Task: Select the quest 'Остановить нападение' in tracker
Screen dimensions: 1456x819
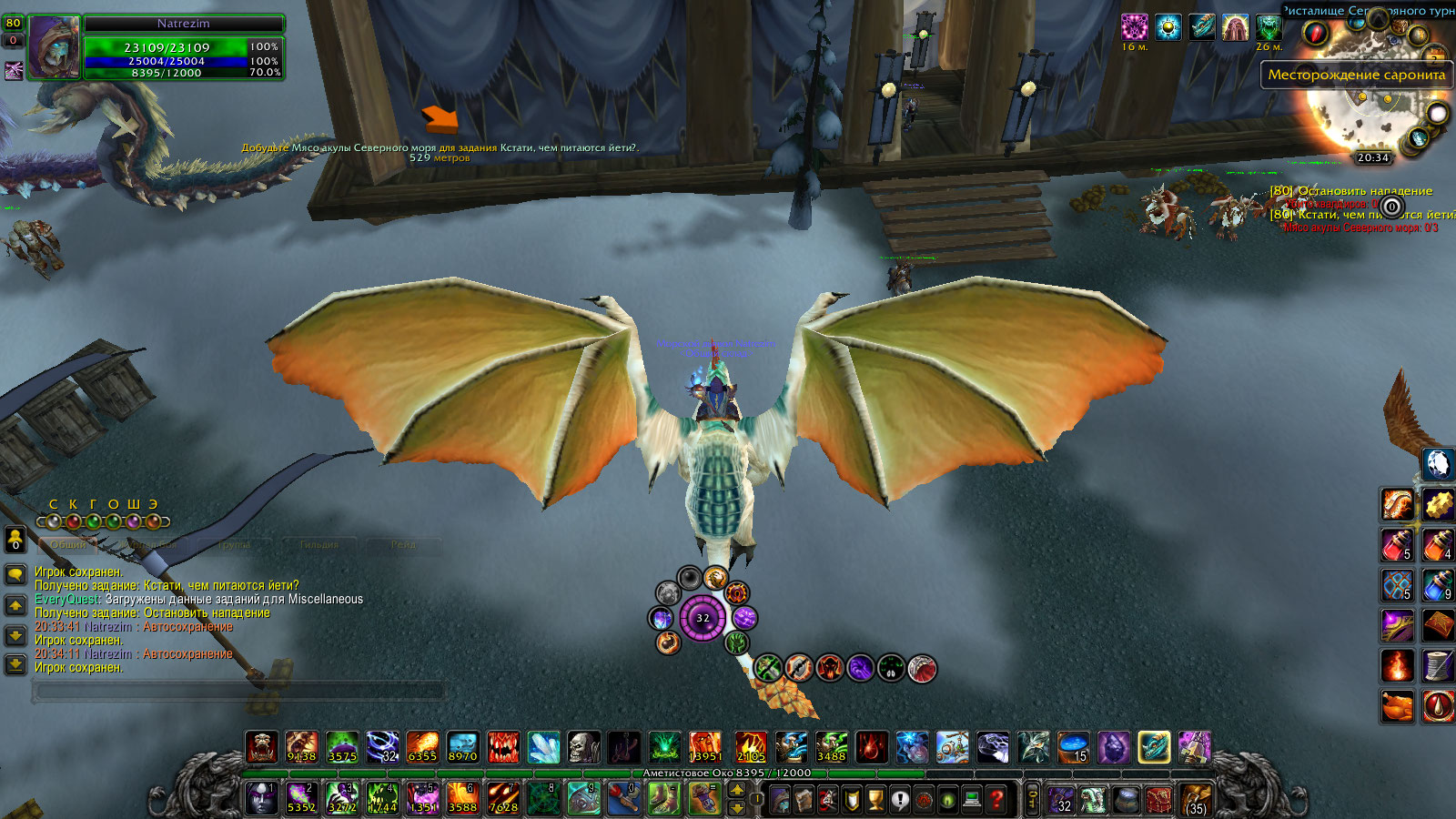Action: (x=1363, y=191)
